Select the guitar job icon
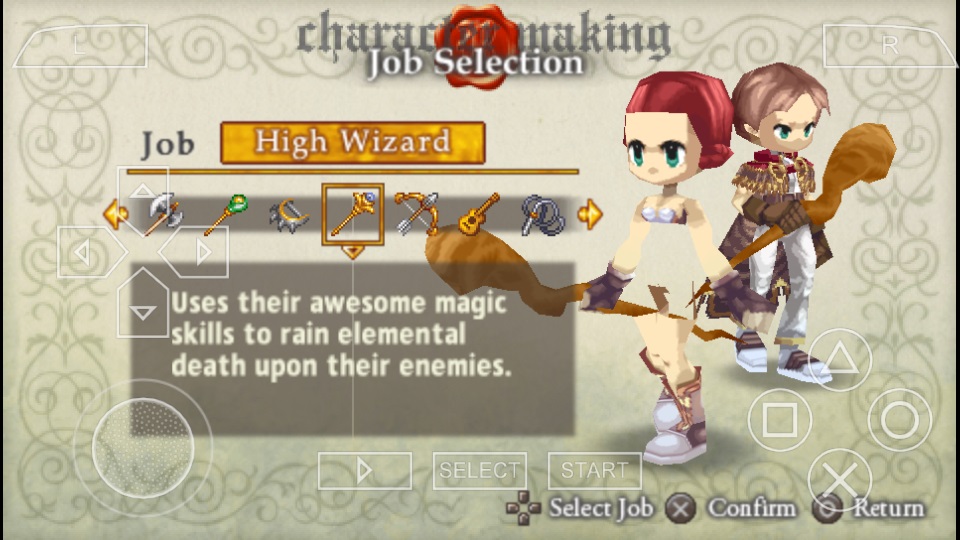Screen dimensions: 960x540 coord(479,214)
